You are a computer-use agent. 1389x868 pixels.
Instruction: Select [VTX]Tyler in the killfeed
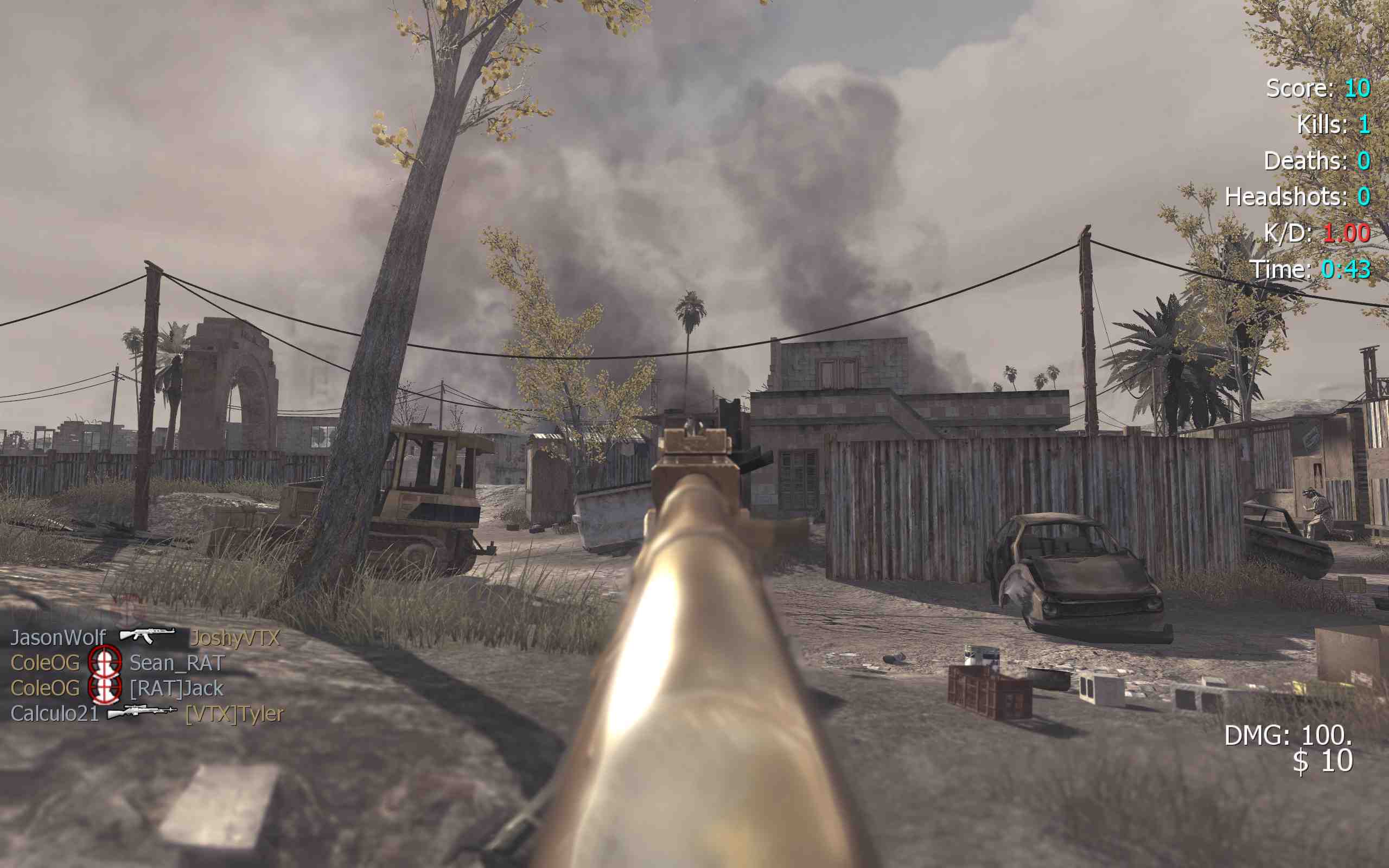tap(234, 713)
